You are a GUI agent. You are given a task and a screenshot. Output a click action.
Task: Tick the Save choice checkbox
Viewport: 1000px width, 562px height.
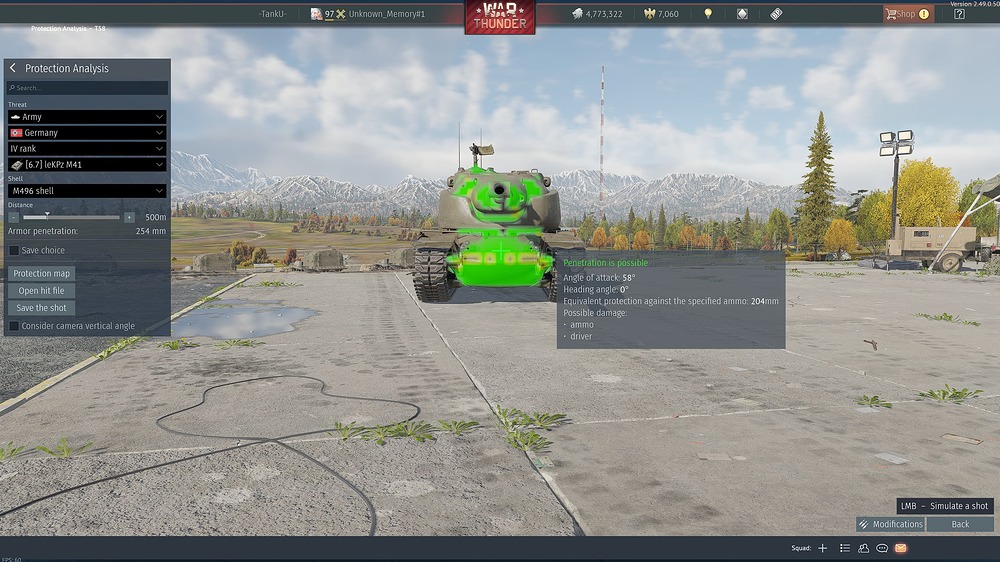point(14,251)
